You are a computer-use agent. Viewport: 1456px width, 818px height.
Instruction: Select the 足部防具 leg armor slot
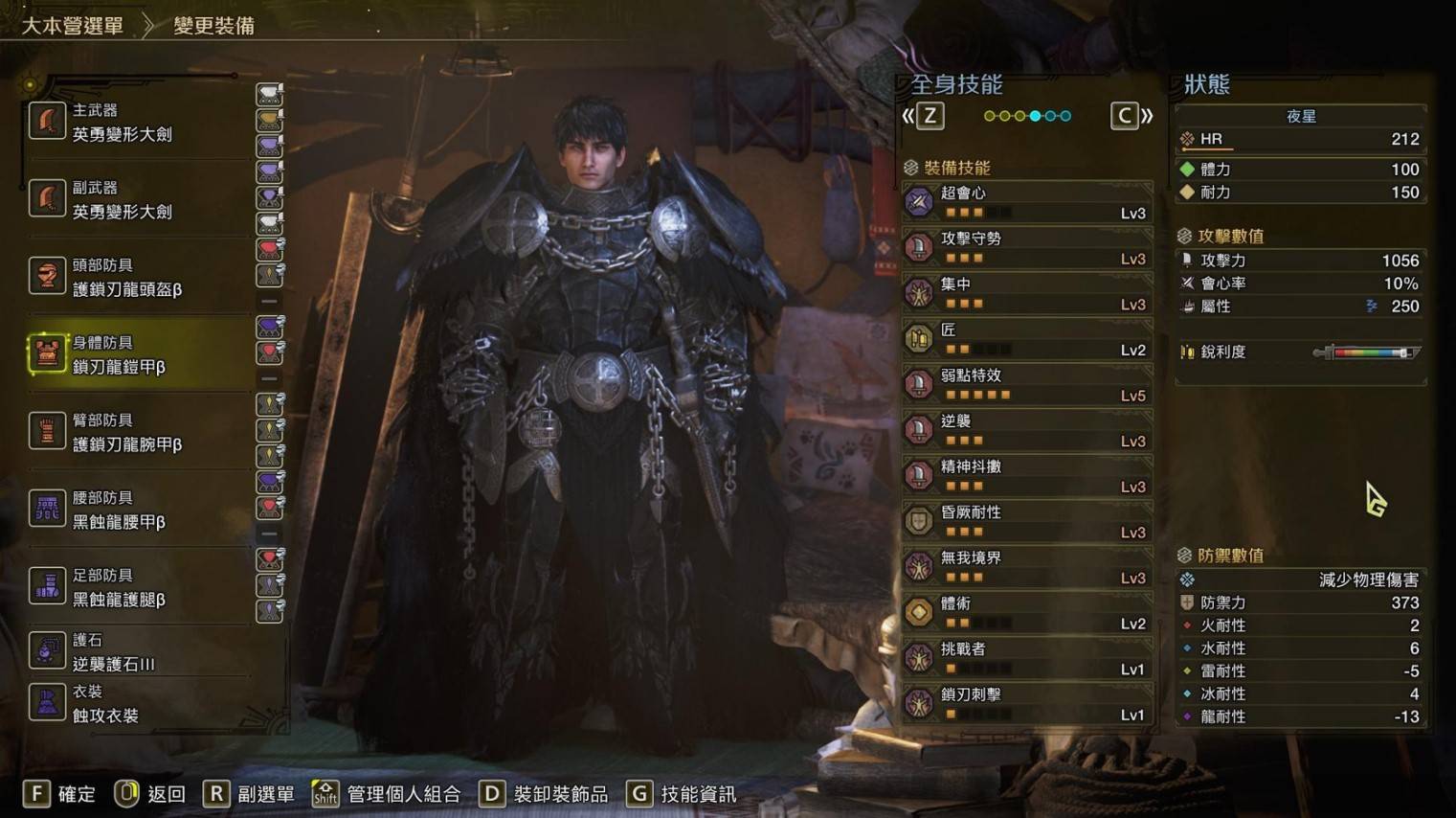point(139,588)
